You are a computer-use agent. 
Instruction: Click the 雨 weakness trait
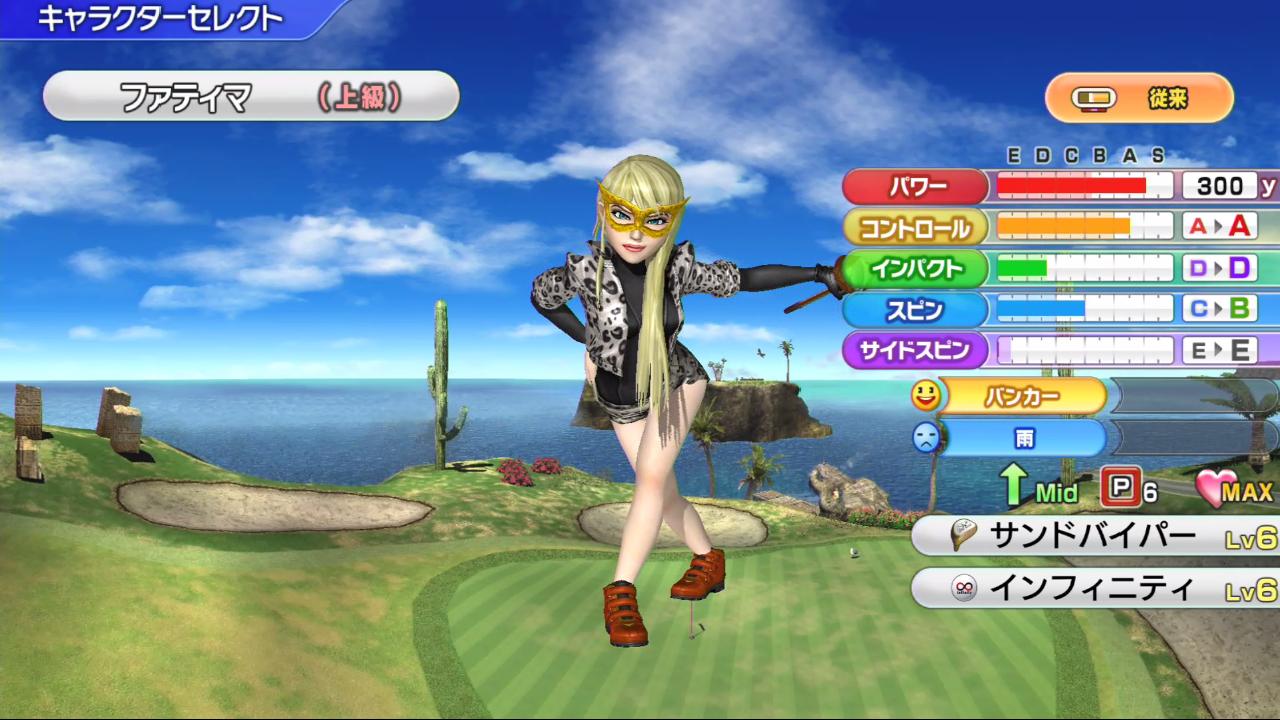(x=1022, y=438)
